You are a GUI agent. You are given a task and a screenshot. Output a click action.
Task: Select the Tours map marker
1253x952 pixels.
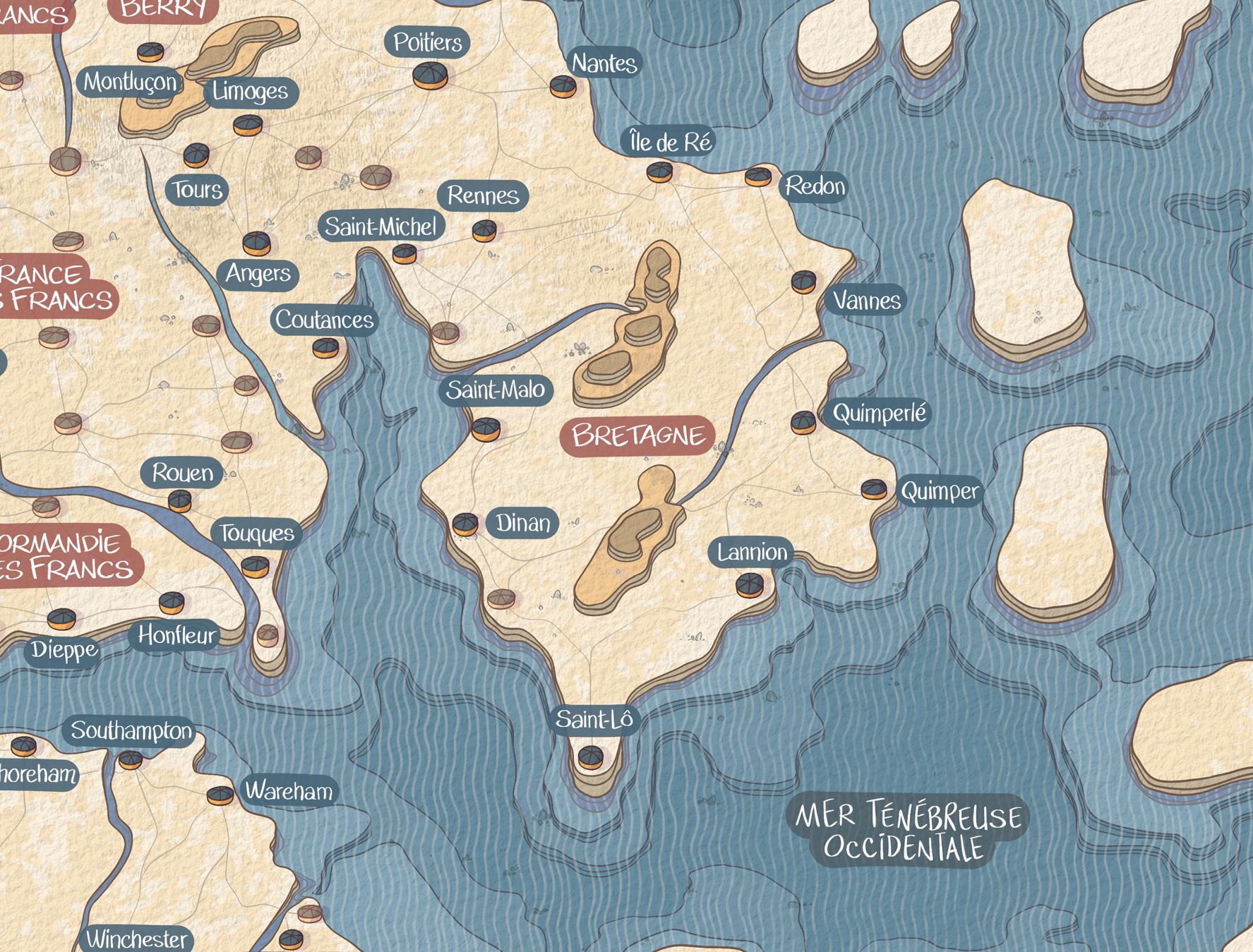[196, 155]
